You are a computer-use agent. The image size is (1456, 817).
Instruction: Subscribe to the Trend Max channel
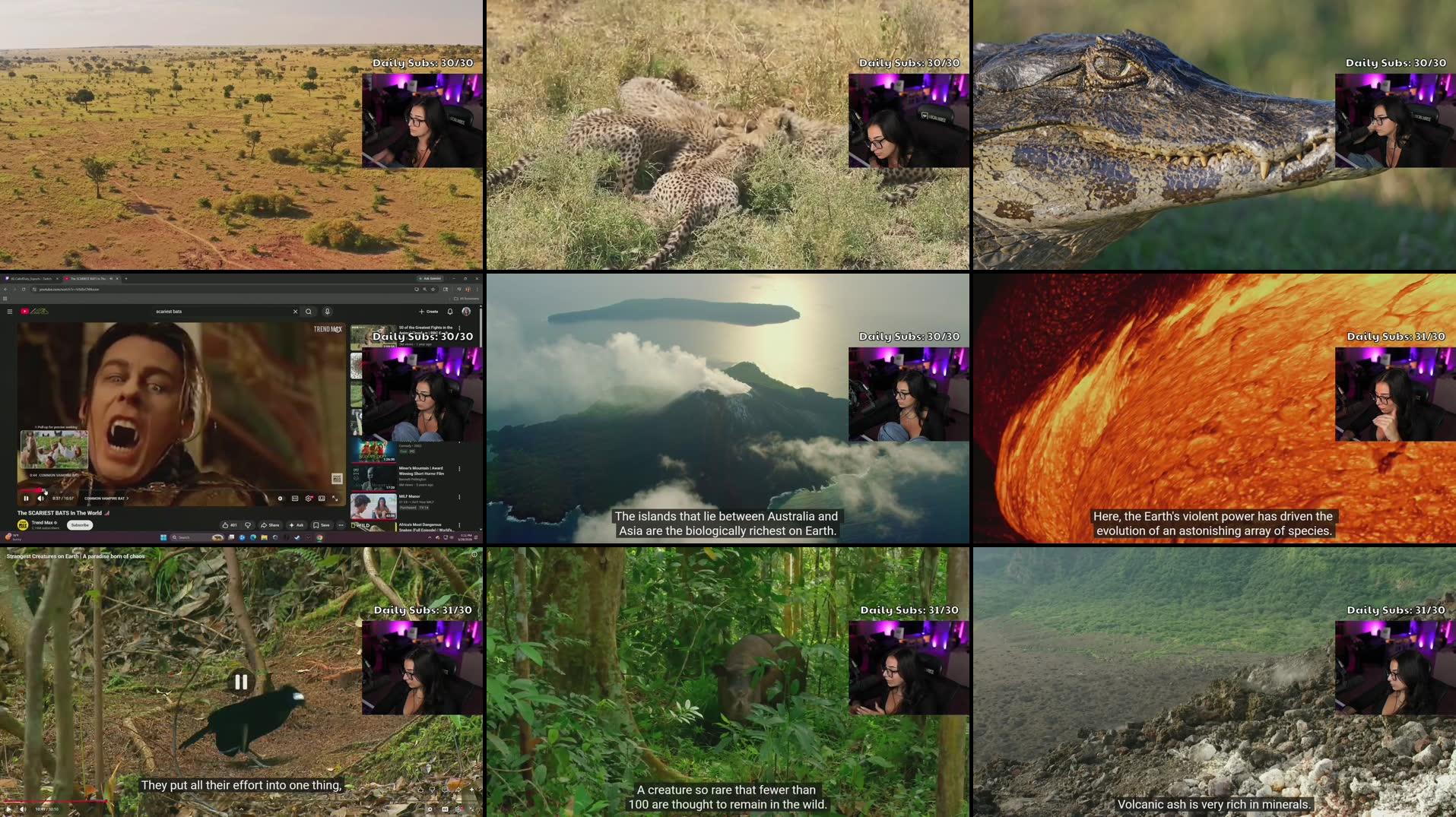80,525
